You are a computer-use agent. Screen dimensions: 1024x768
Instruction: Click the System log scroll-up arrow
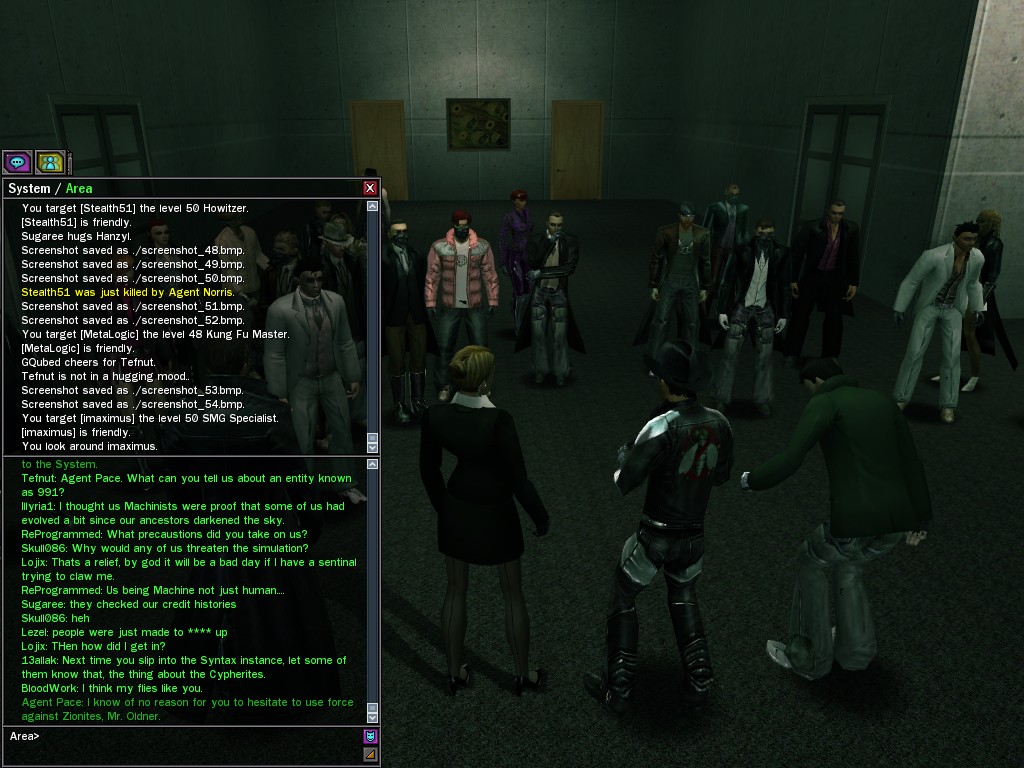coord(373,207)
